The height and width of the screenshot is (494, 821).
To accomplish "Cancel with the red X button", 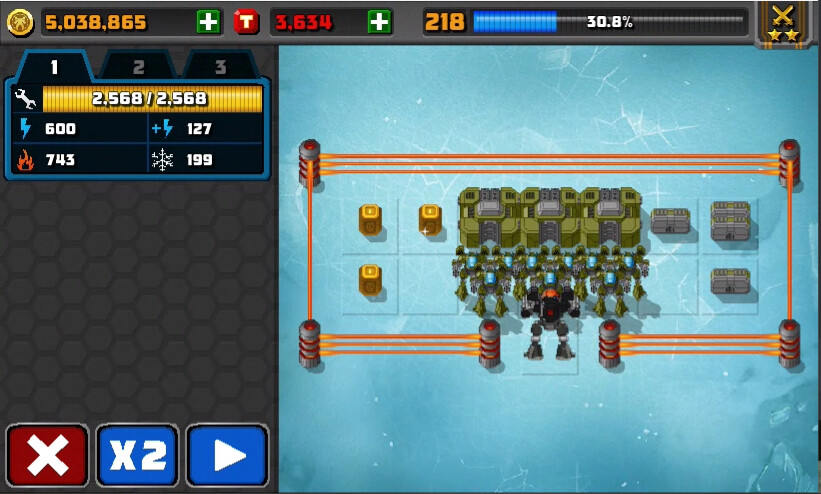I will coord(48,456).
